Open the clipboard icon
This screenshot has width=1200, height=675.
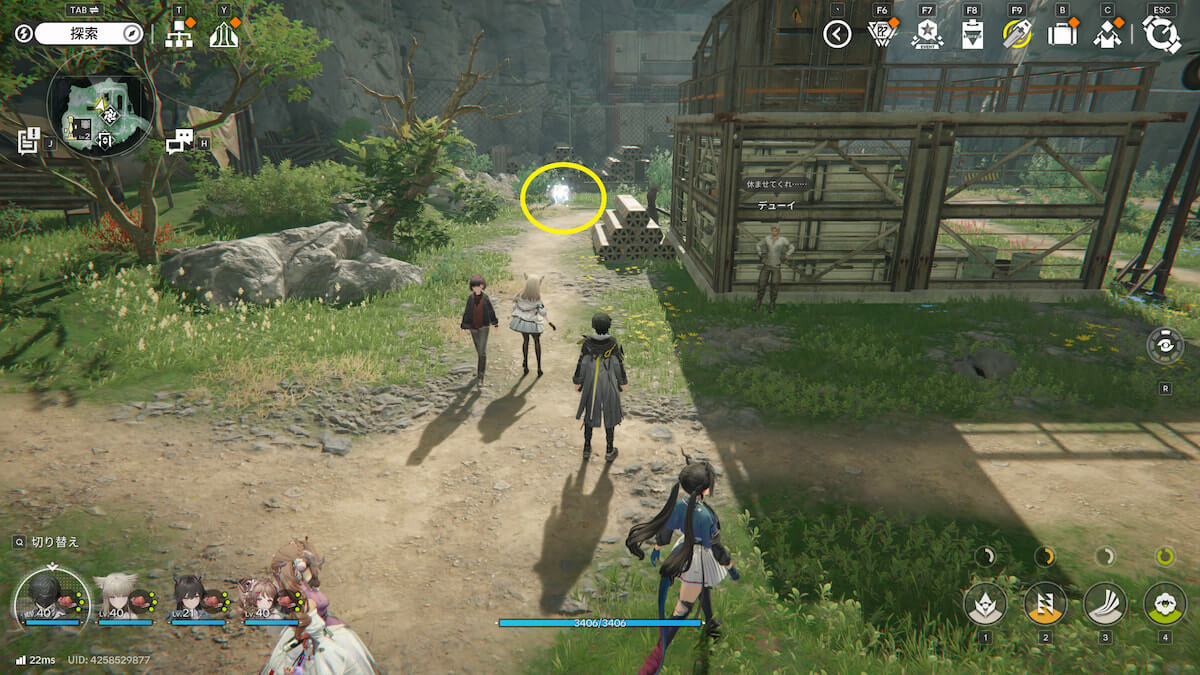(972, 35)
